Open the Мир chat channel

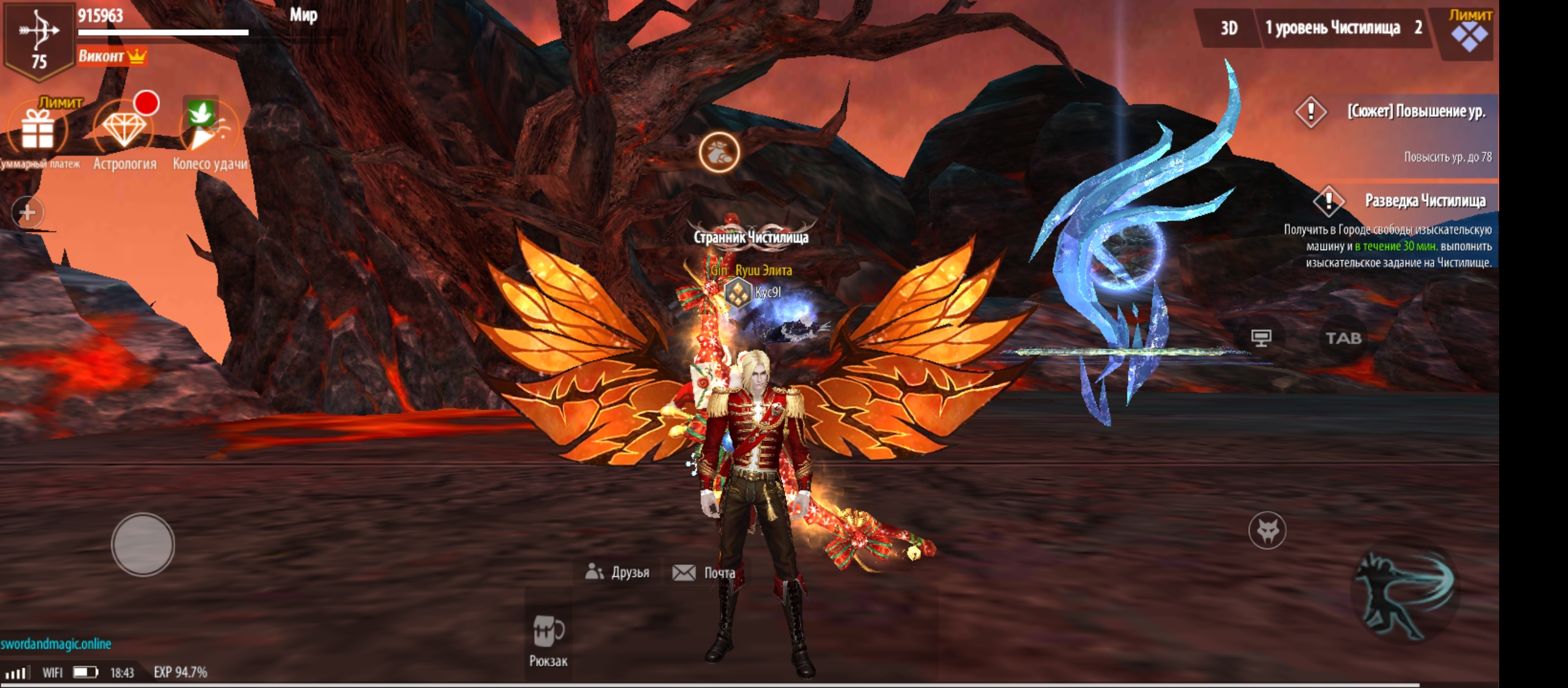(x=303, y=15)
